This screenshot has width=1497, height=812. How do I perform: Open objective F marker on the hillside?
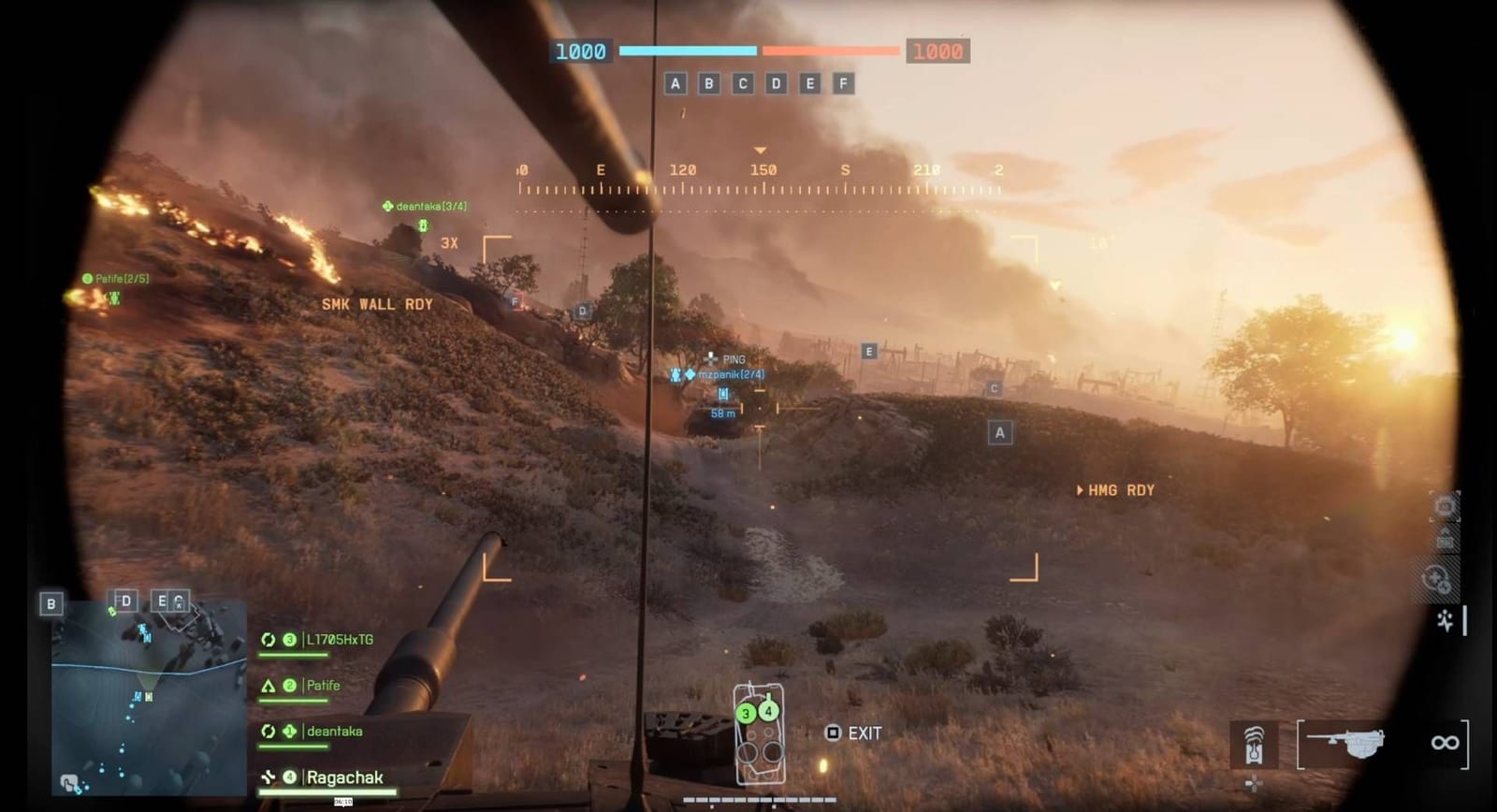pyautogui.click(x=513, y=301)
